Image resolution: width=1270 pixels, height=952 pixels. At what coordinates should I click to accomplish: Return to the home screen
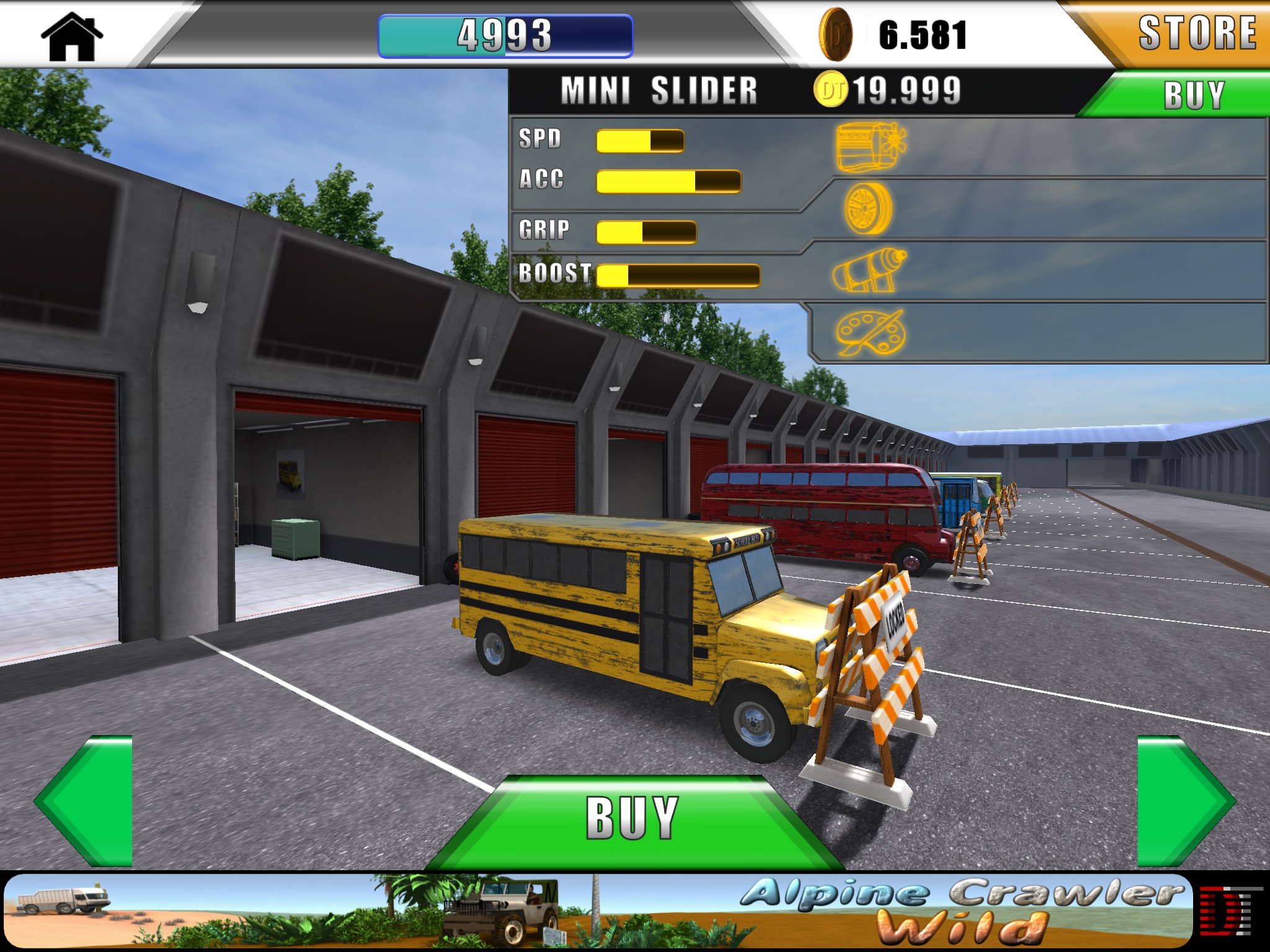click(72, 36)
